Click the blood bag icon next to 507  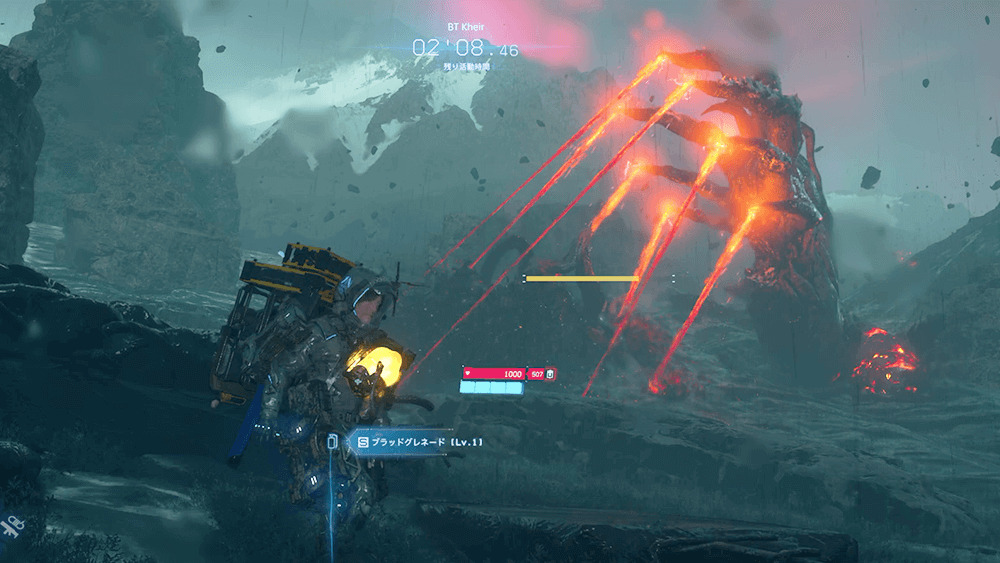click(x=551, y=374)
